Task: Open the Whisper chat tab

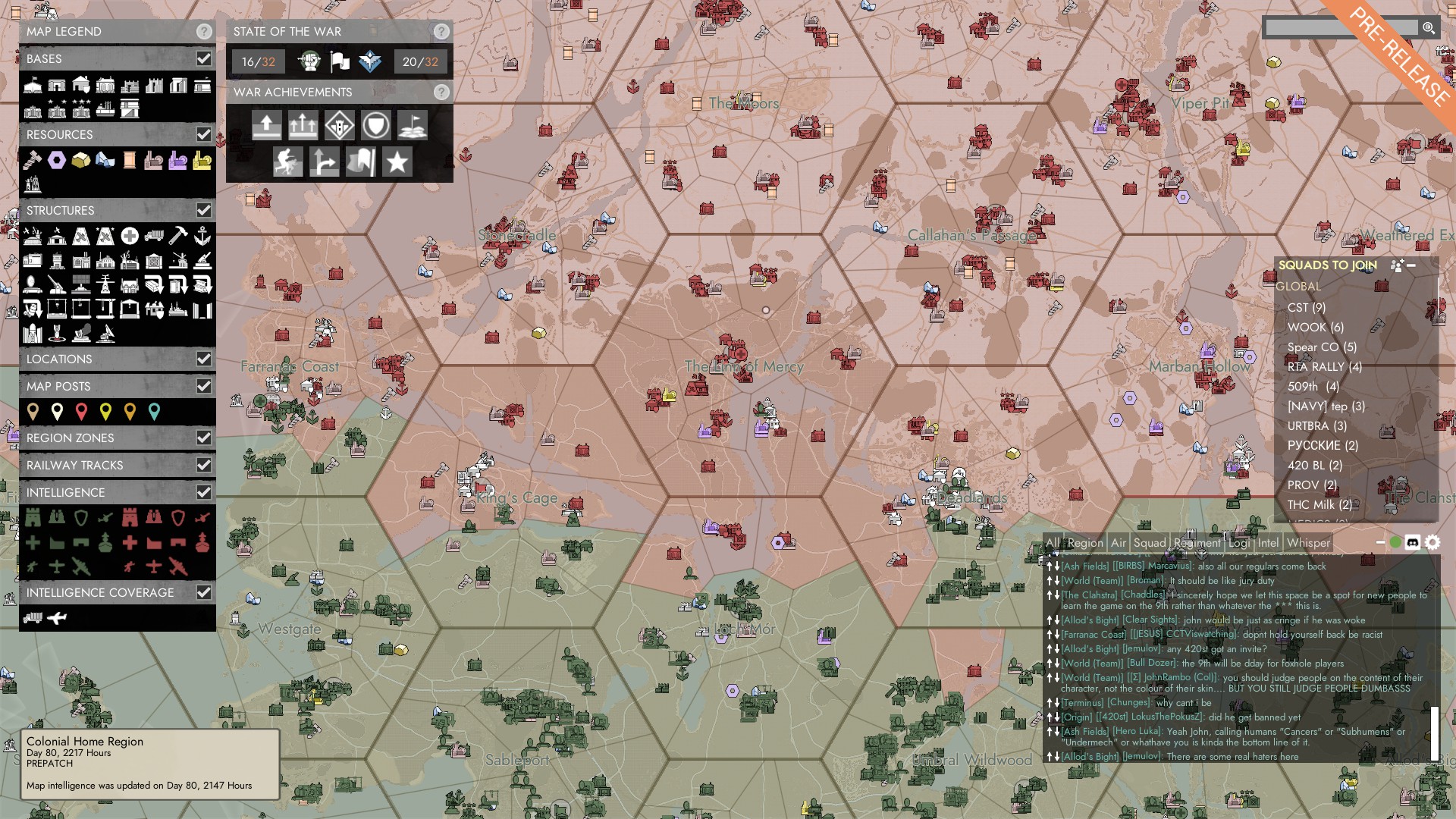Action: point(1308,543)
